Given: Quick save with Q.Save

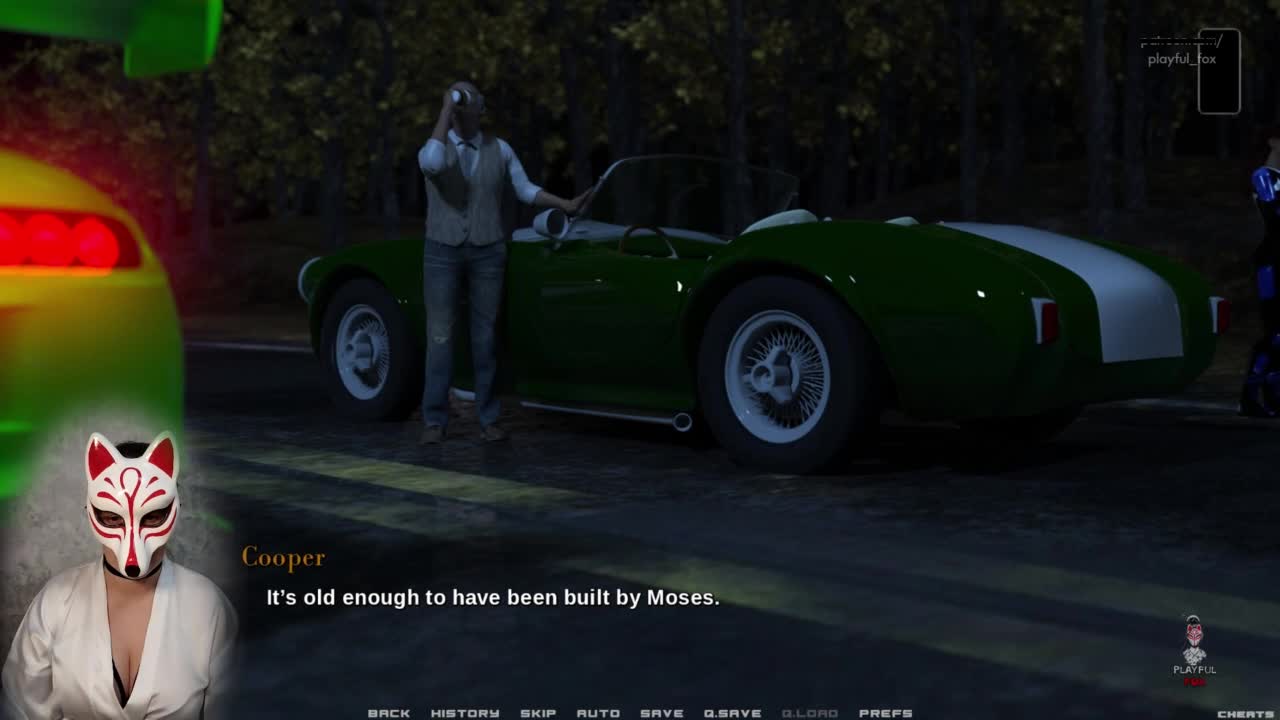Looking at the screenshot, I should pos(733,713).
